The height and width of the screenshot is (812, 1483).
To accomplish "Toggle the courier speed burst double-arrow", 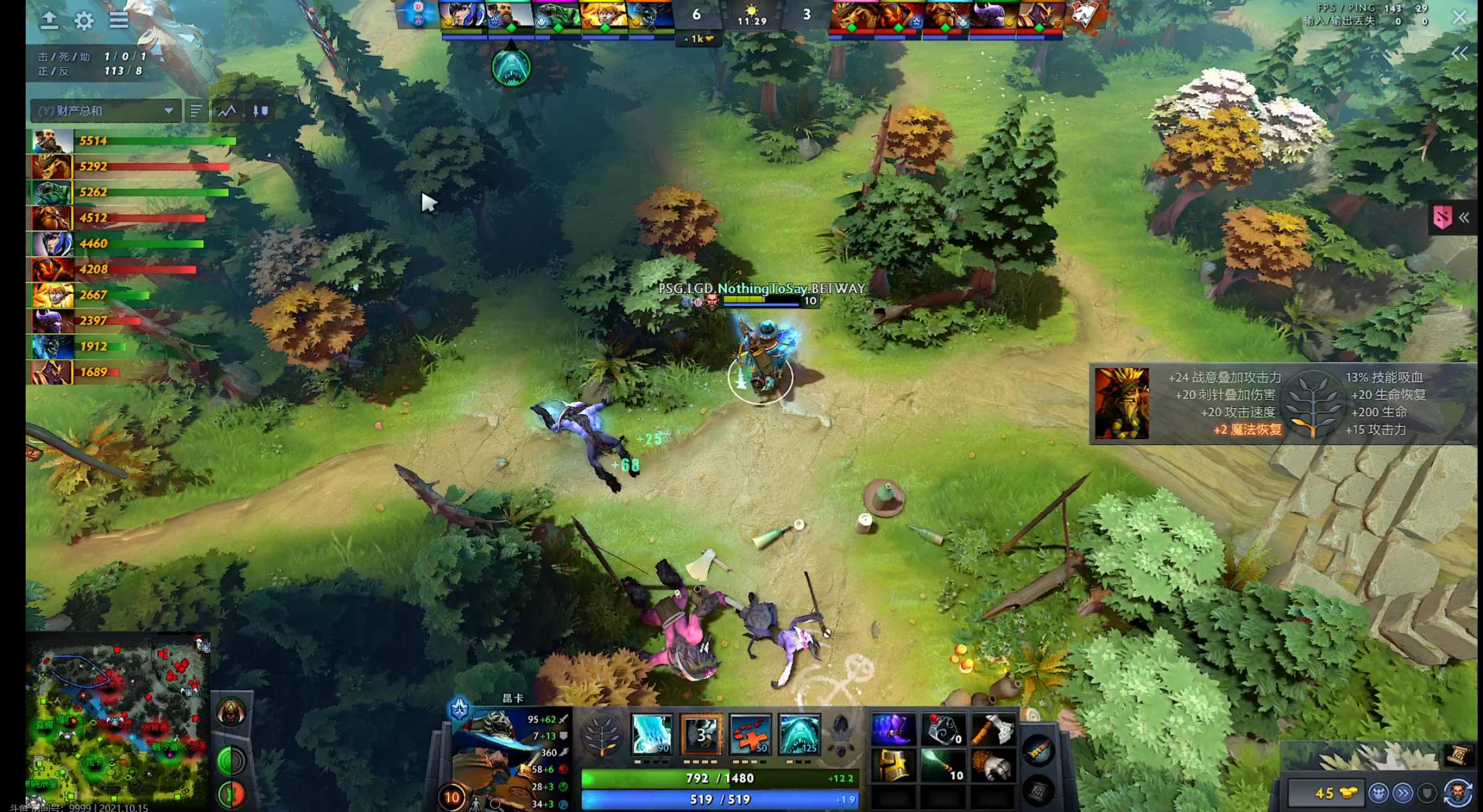I will coord(1403,792).
